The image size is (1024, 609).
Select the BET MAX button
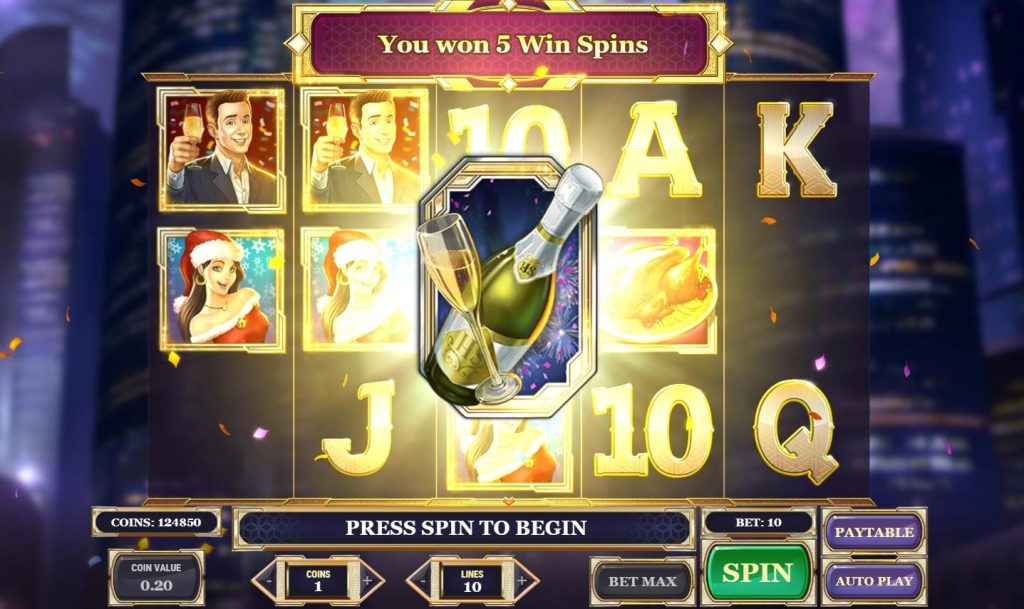(643, 581)
